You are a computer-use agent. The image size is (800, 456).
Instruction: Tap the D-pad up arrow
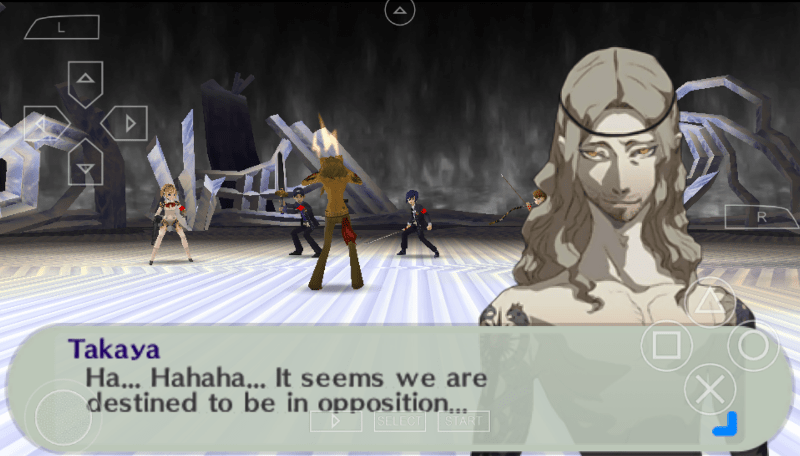(x=86, y=80)
